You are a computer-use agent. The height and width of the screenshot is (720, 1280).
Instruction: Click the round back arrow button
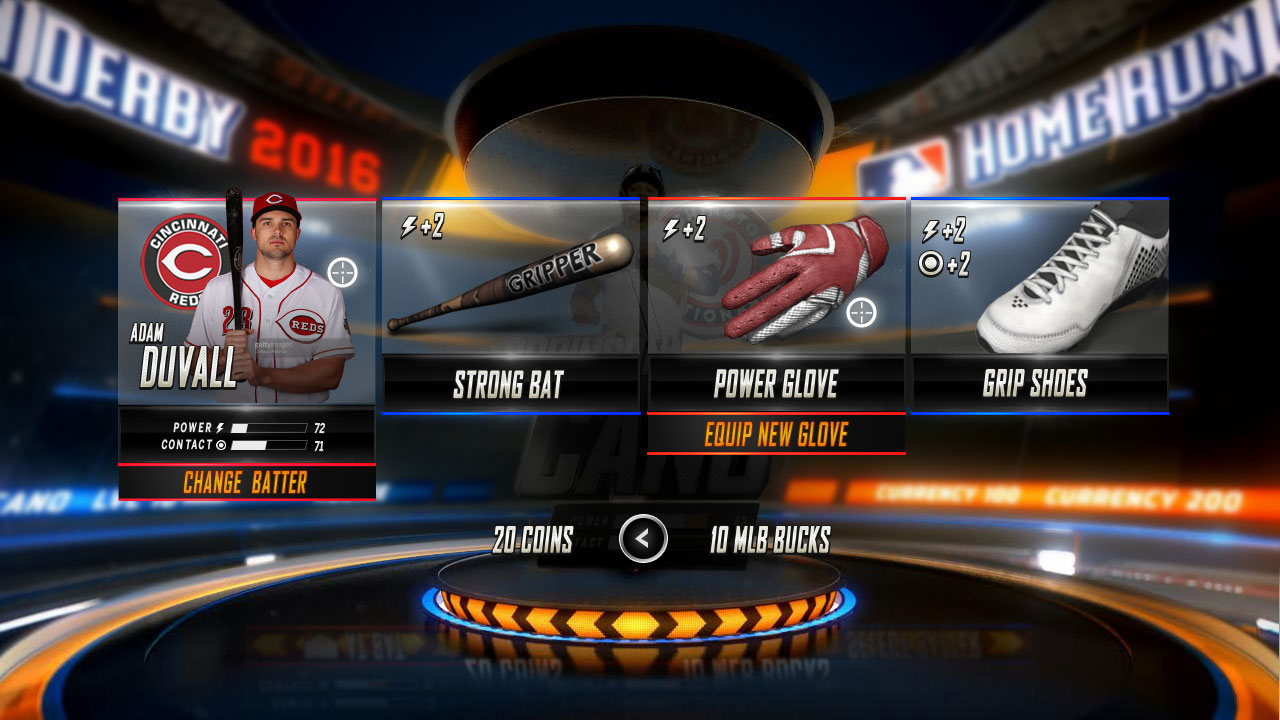(x=643, y=539)
